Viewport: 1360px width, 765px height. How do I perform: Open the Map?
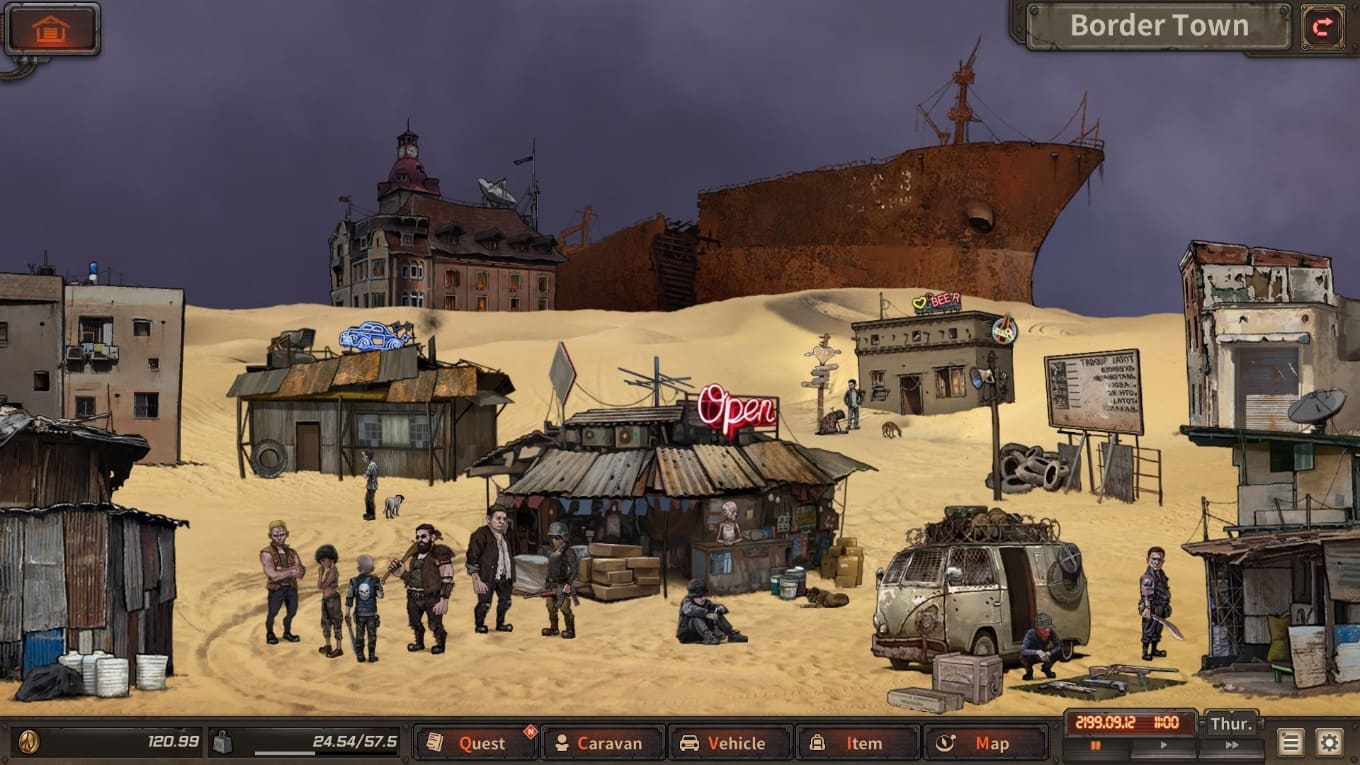985,743
